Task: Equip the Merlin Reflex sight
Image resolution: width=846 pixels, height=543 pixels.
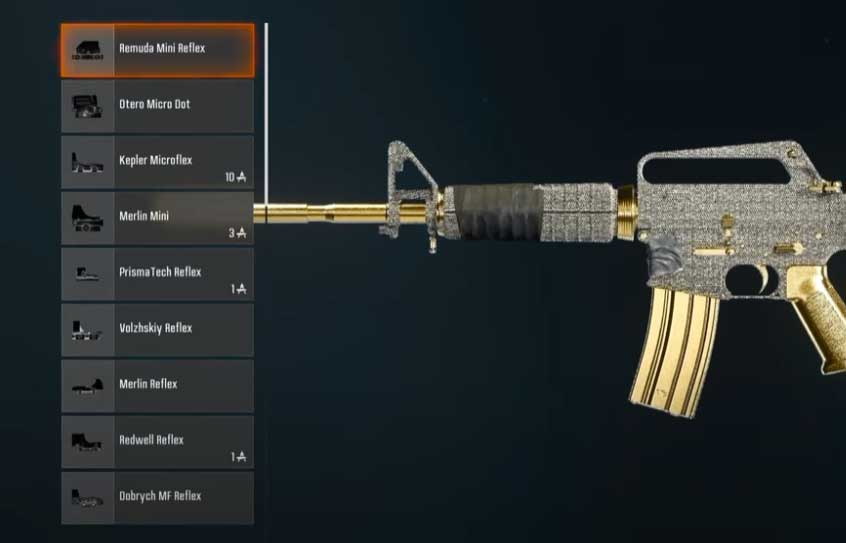Action: click(158, 385)
